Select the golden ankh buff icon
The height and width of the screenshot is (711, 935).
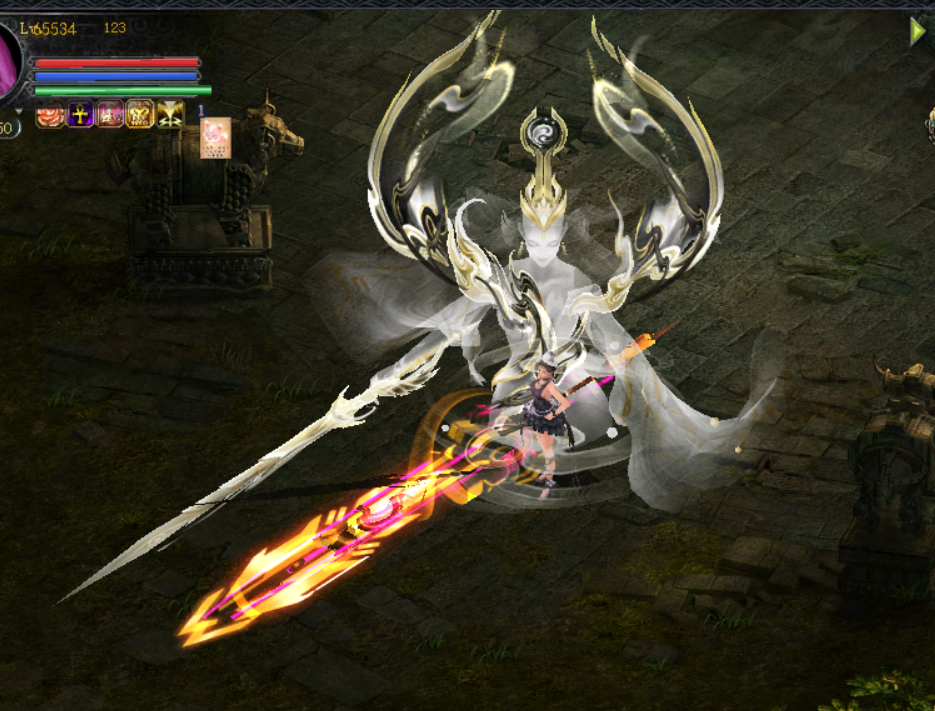point(80,115)
